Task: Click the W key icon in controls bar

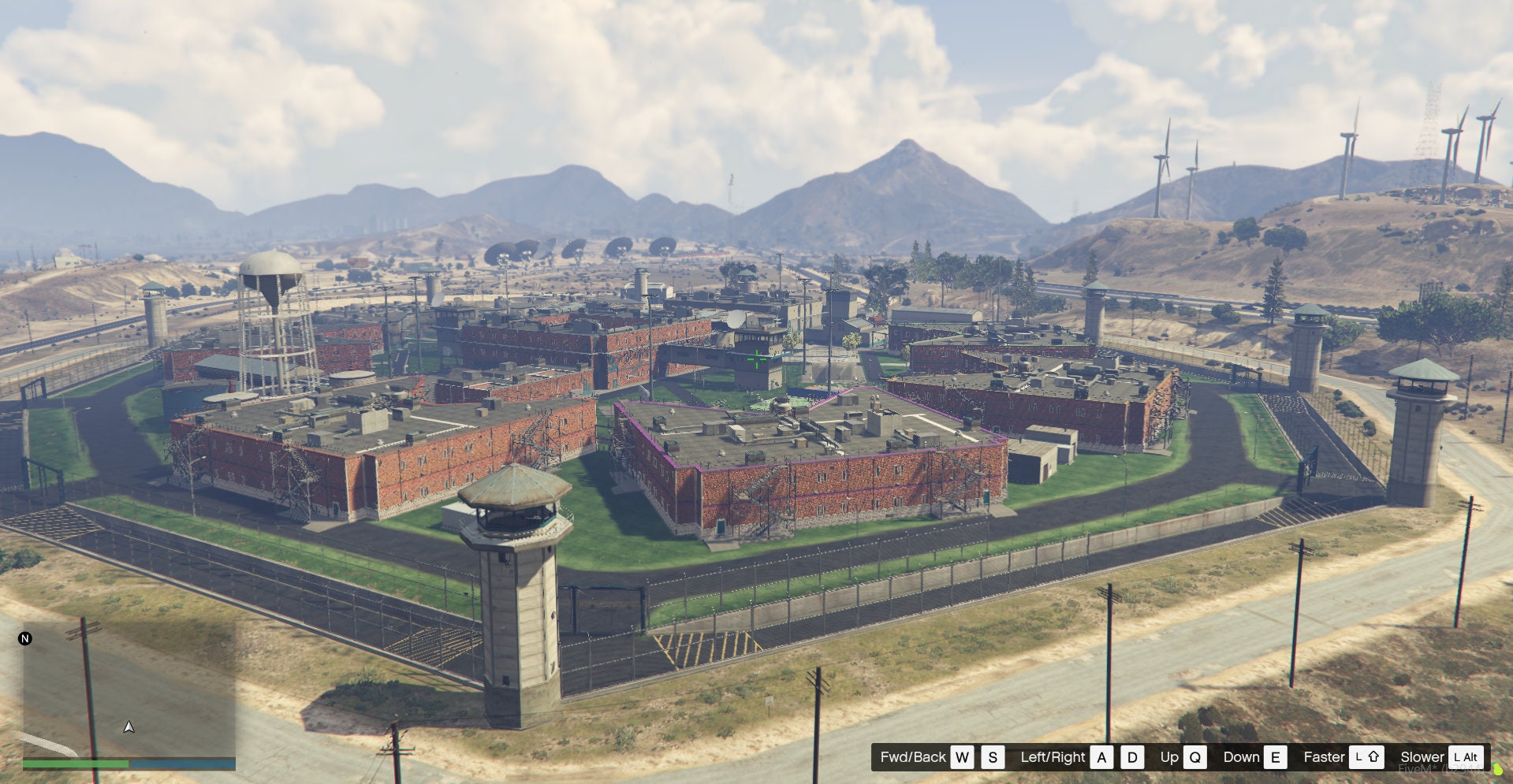Action: (963, 756)
